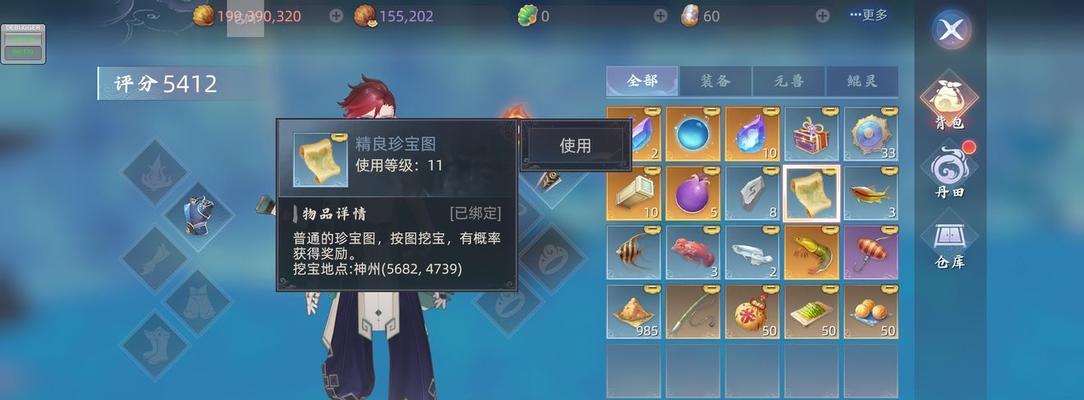Open the 仓库 warehouse

[x=949, y=244]
